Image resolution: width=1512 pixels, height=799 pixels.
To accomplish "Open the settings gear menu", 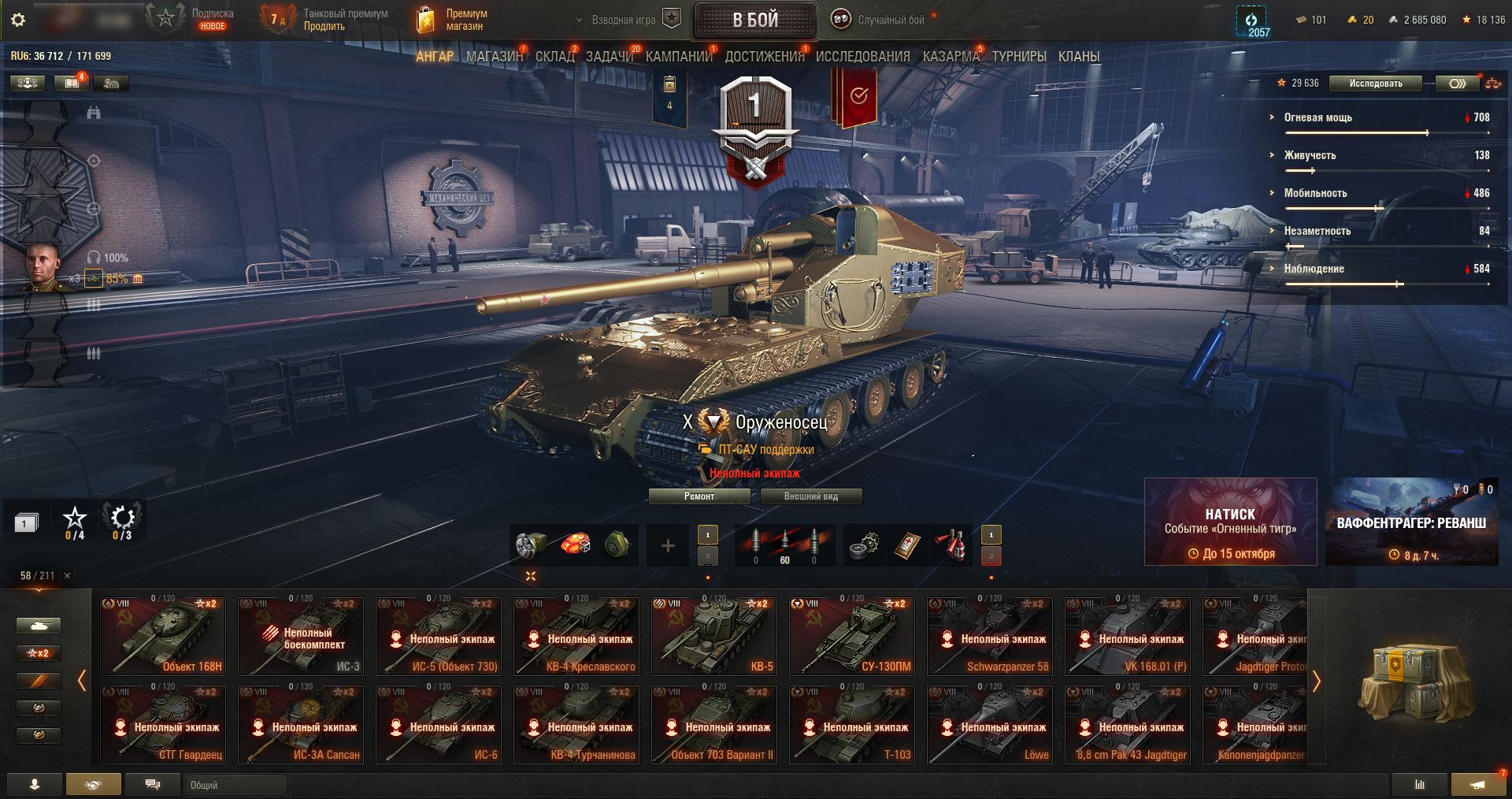I will point(18,20).
